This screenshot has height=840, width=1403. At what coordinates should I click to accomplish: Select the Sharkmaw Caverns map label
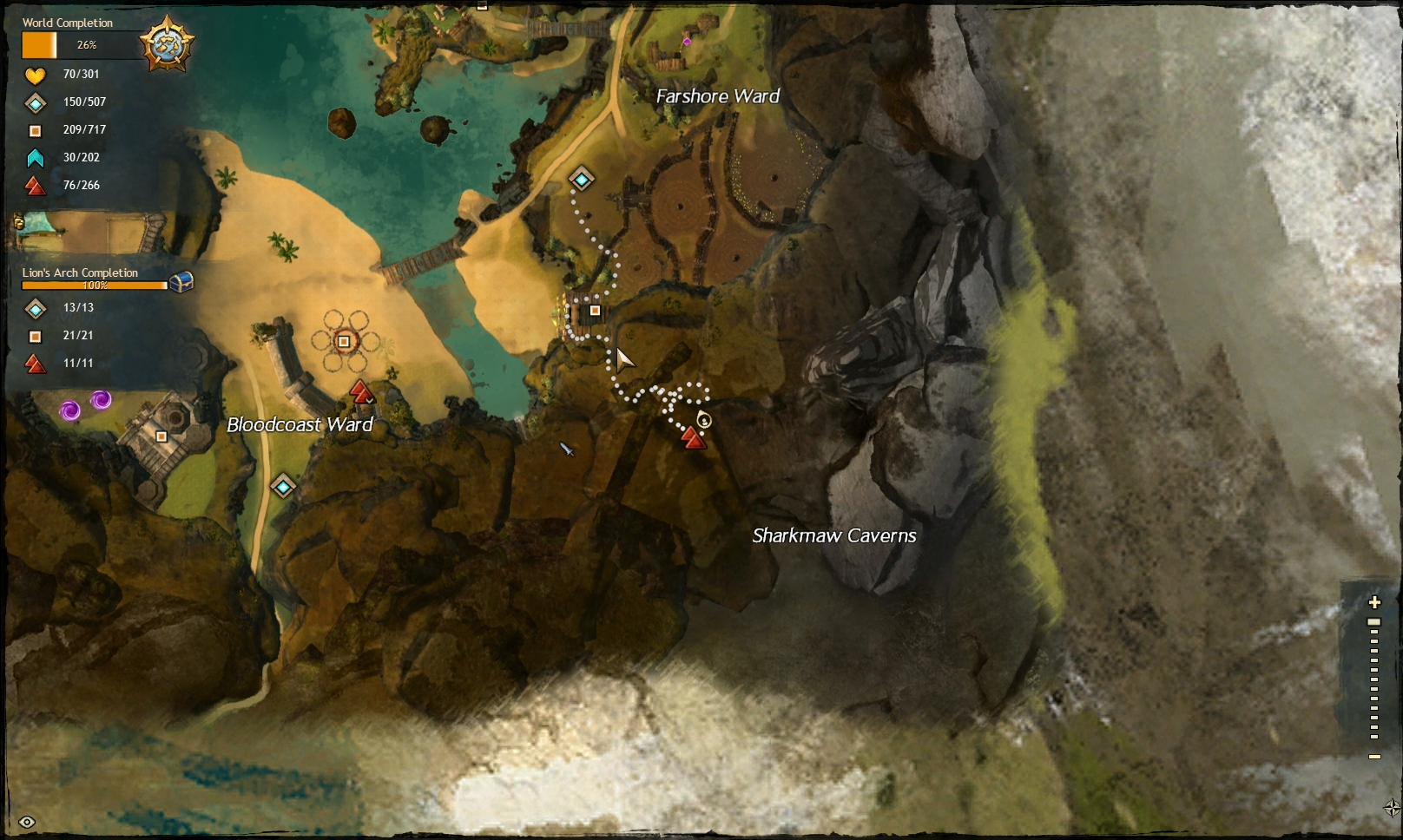pyautogui.click(x=835, y=536)
